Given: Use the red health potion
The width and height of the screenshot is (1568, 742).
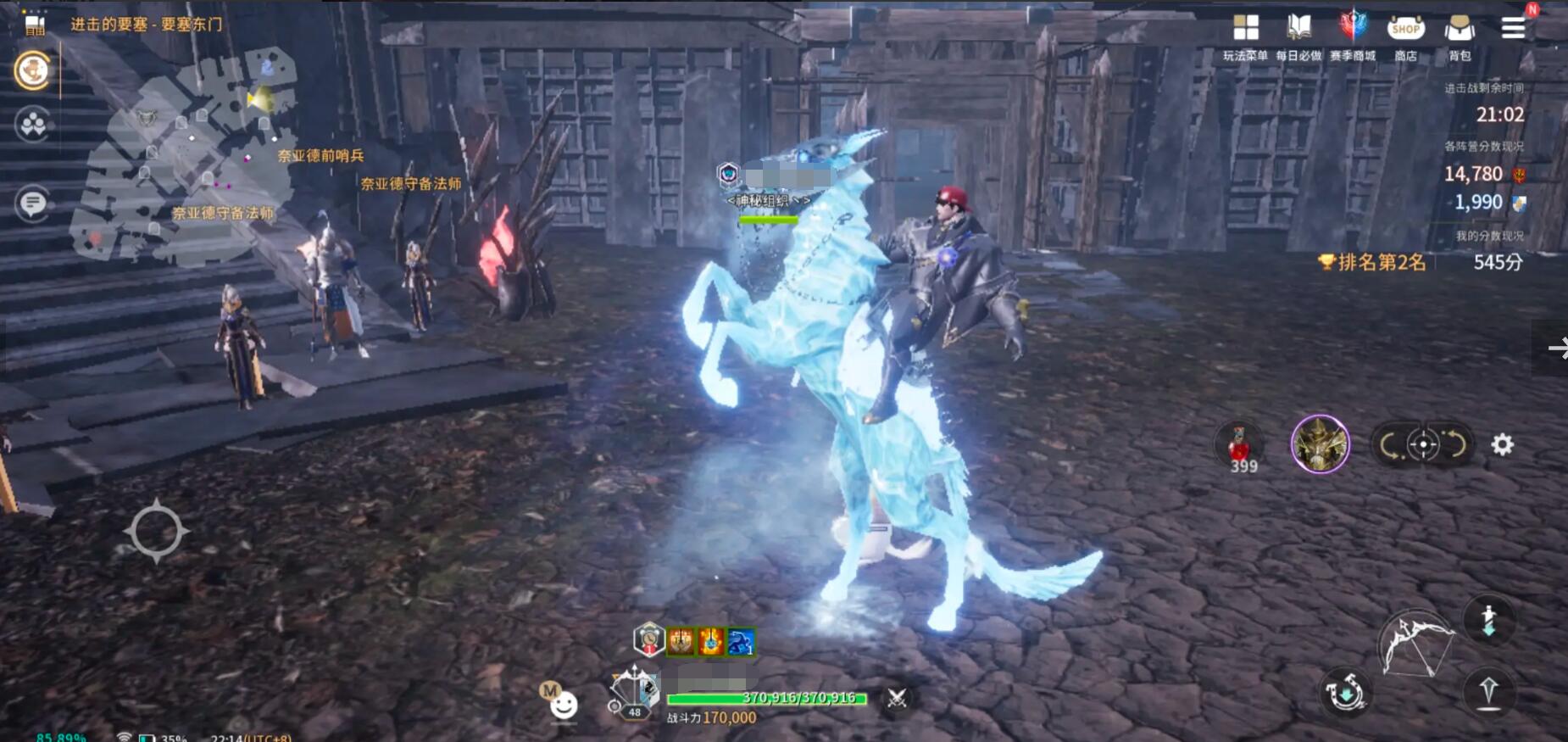Looking at the screenshot, I should point(1240,445).
